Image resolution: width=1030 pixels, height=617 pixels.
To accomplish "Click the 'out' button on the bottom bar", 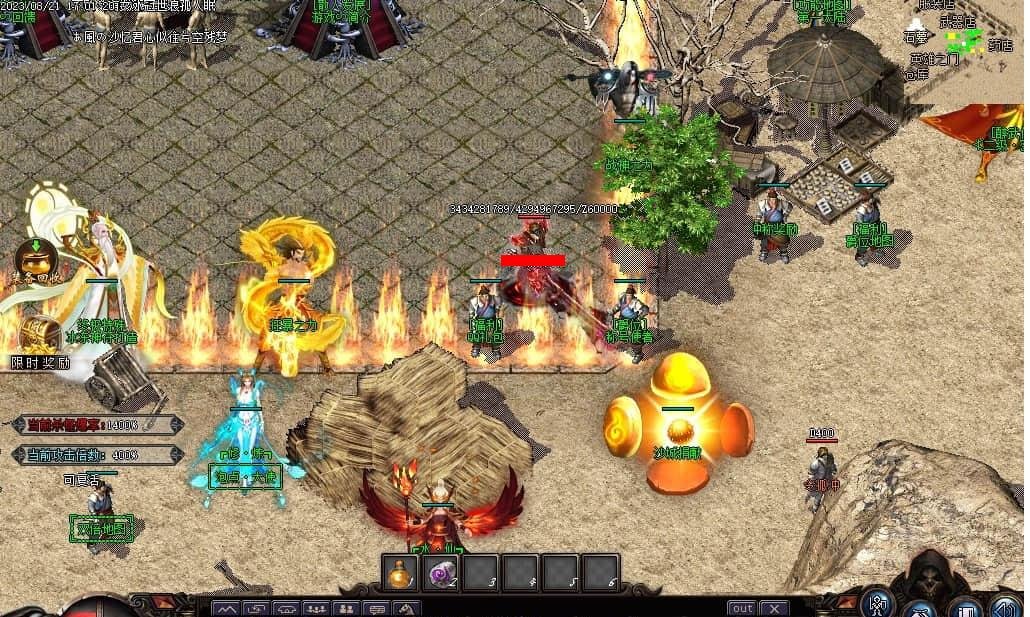I will tap(742, 608).
